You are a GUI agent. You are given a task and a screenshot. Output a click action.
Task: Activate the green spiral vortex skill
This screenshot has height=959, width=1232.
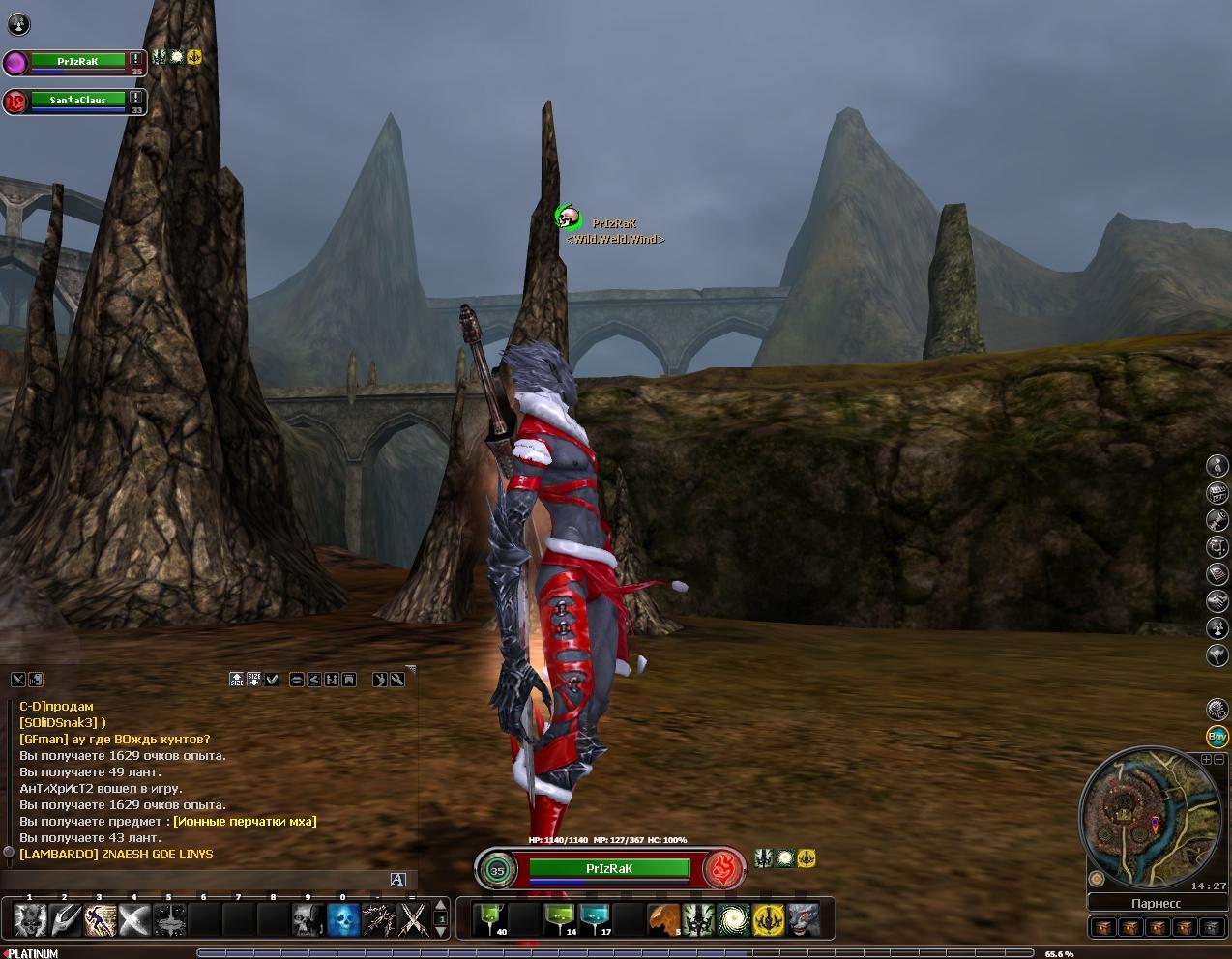[733, 919]
